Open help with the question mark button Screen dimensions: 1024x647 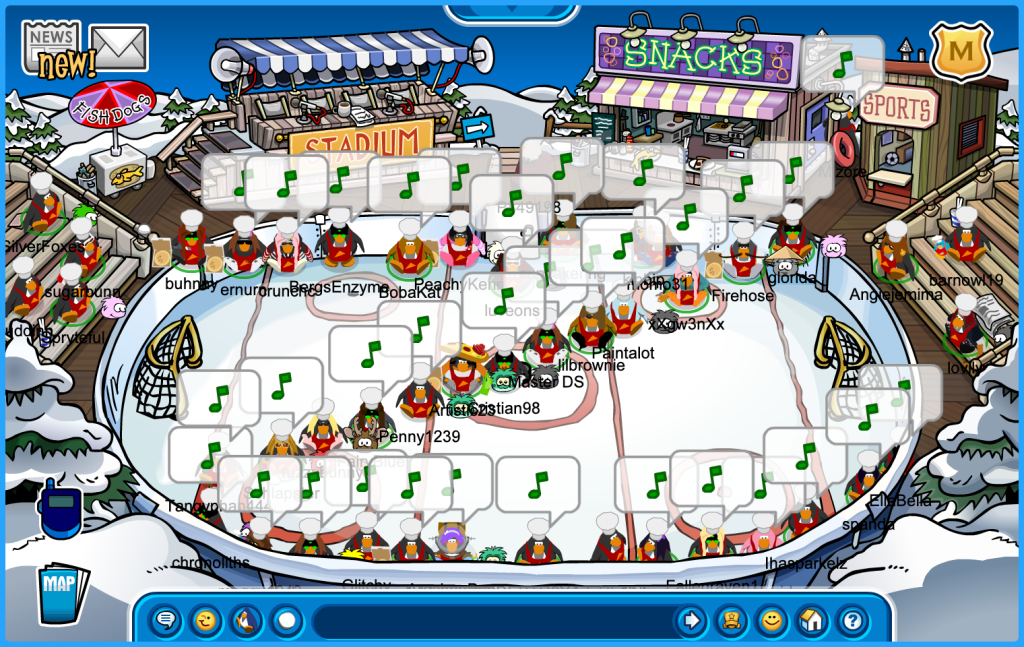851,621
